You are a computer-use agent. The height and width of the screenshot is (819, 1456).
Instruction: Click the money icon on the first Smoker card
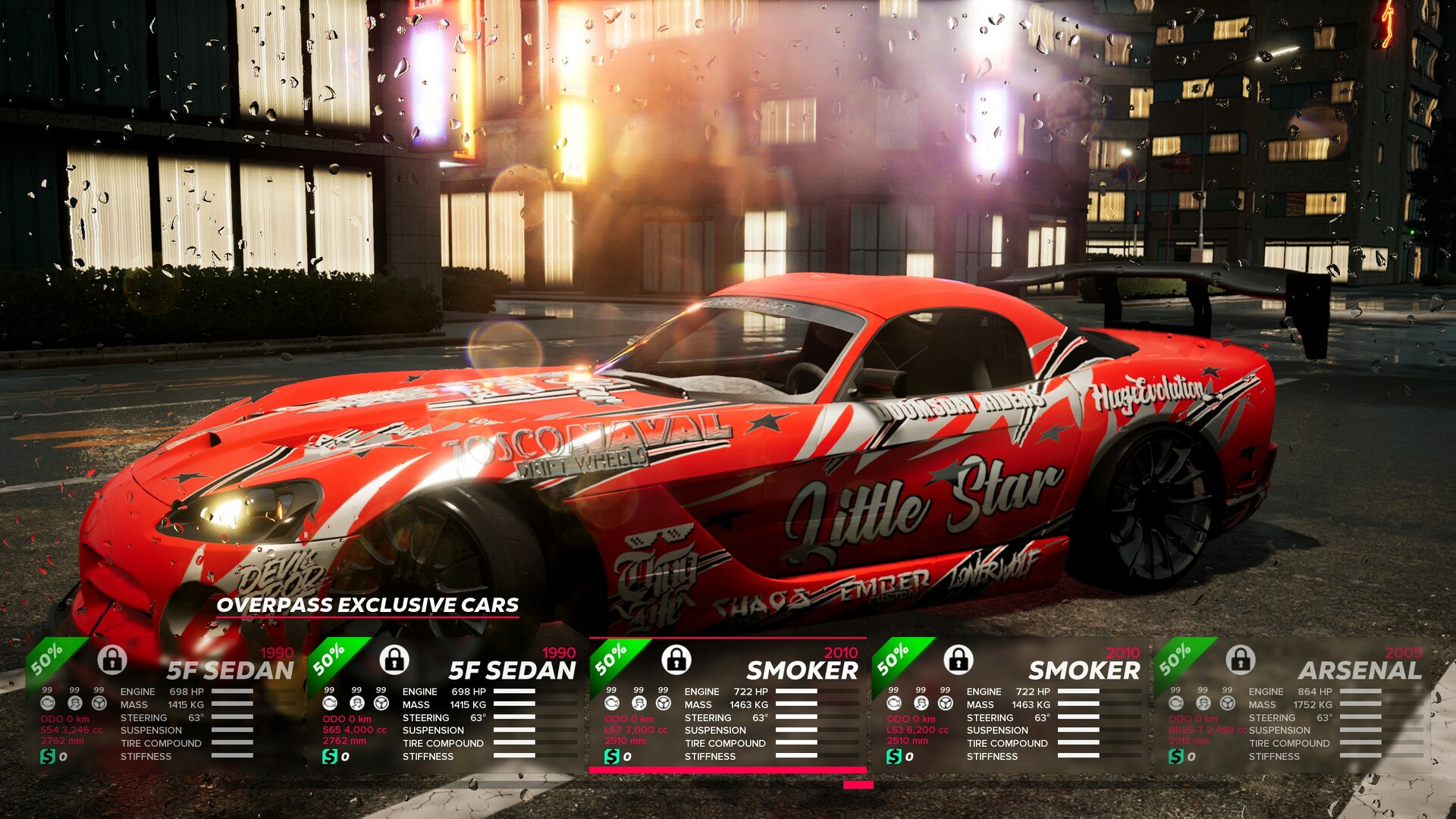point(611,756)
